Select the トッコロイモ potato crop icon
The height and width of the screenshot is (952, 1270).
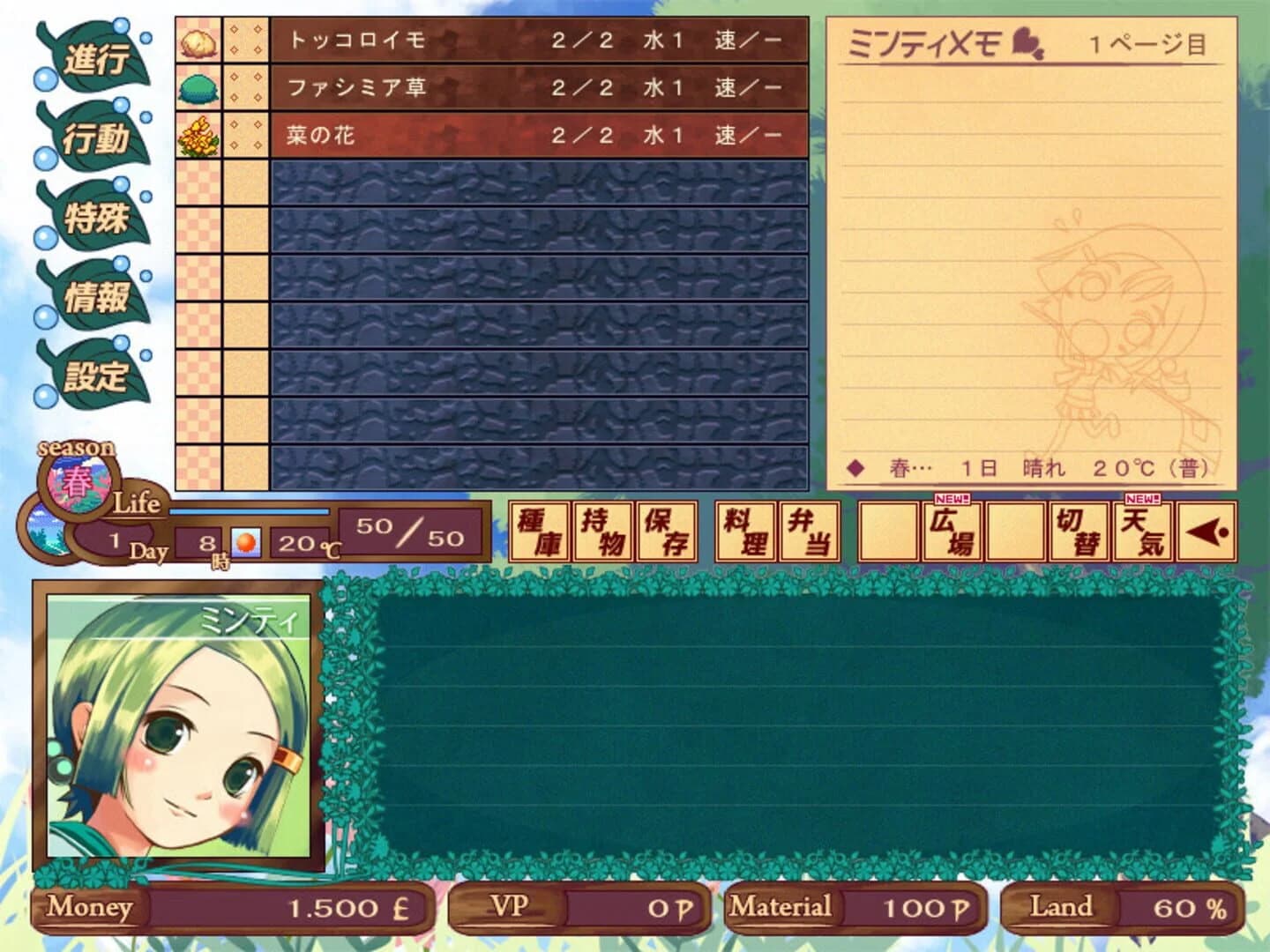[199, 40]
